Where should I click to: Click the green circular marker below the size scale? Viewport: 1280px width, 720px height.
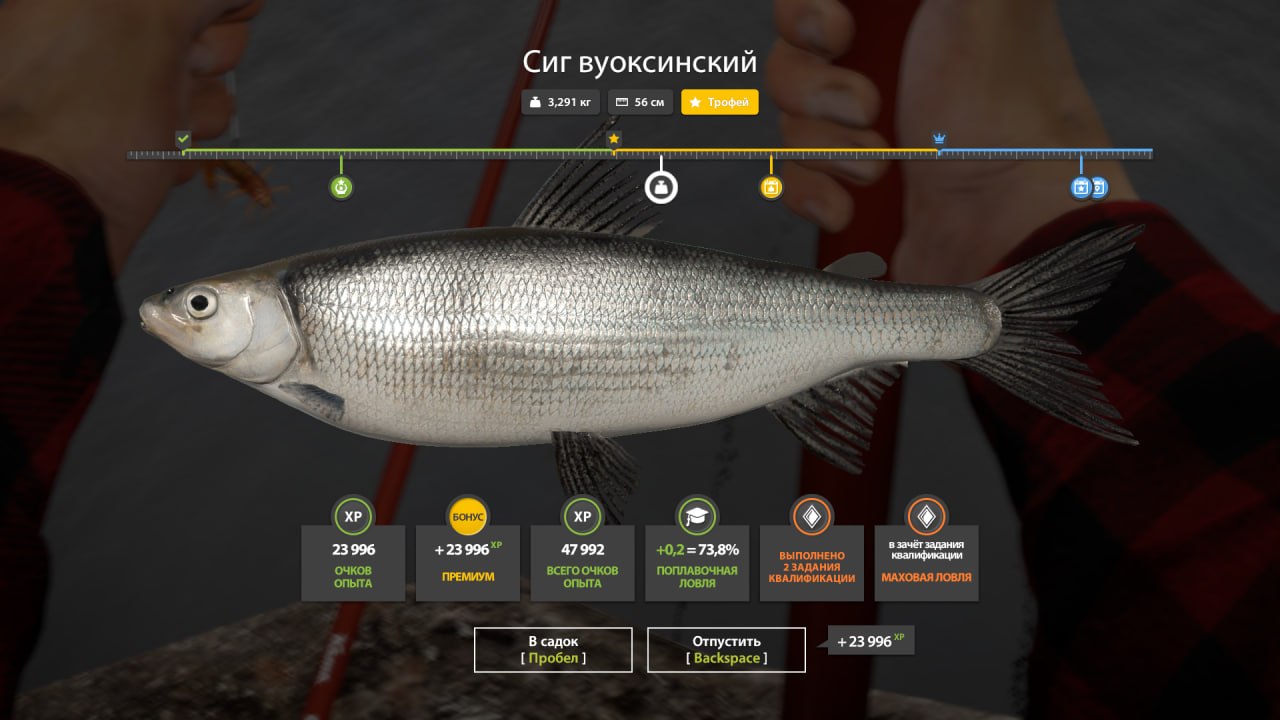[341, 187]
